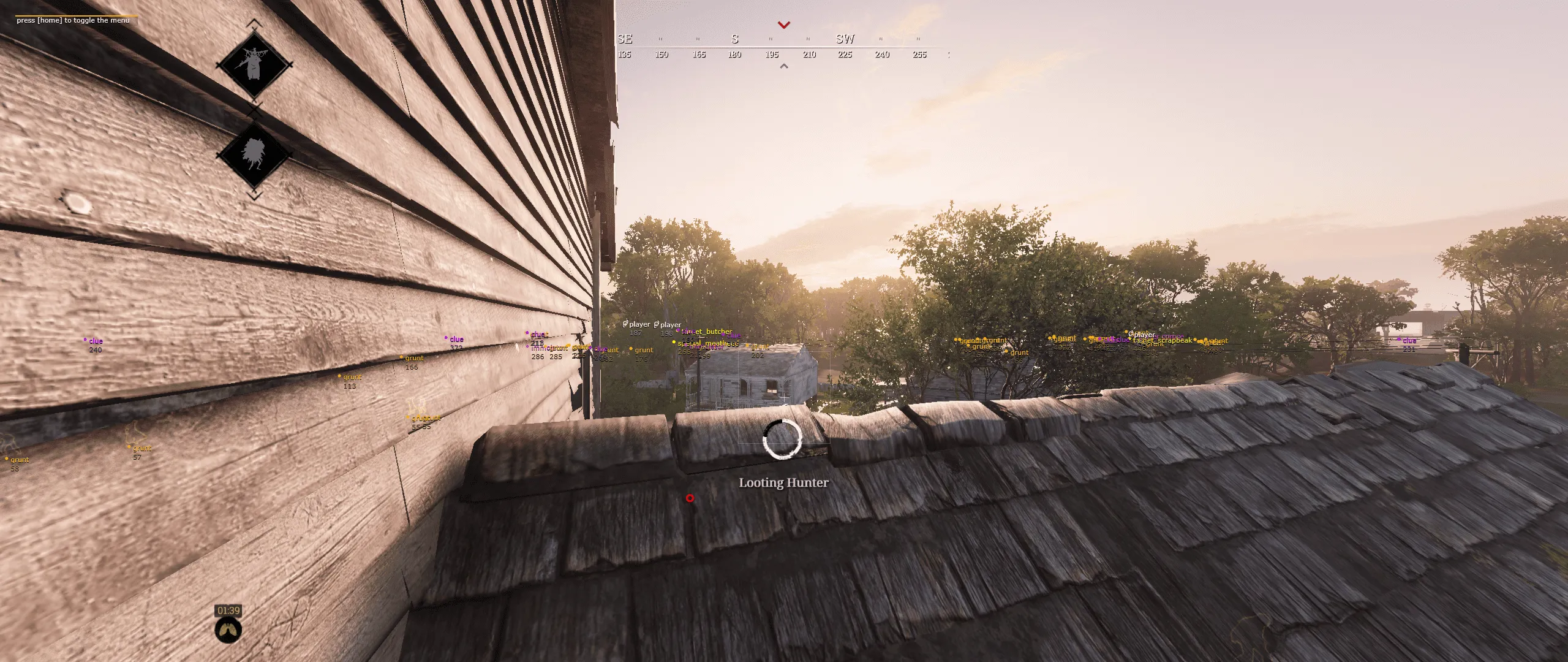Image resolution: width=1568 pixels, height=662 pixels.
Task: Toggle the grunt marker at distance 202
Action: (x=759, y=348)
